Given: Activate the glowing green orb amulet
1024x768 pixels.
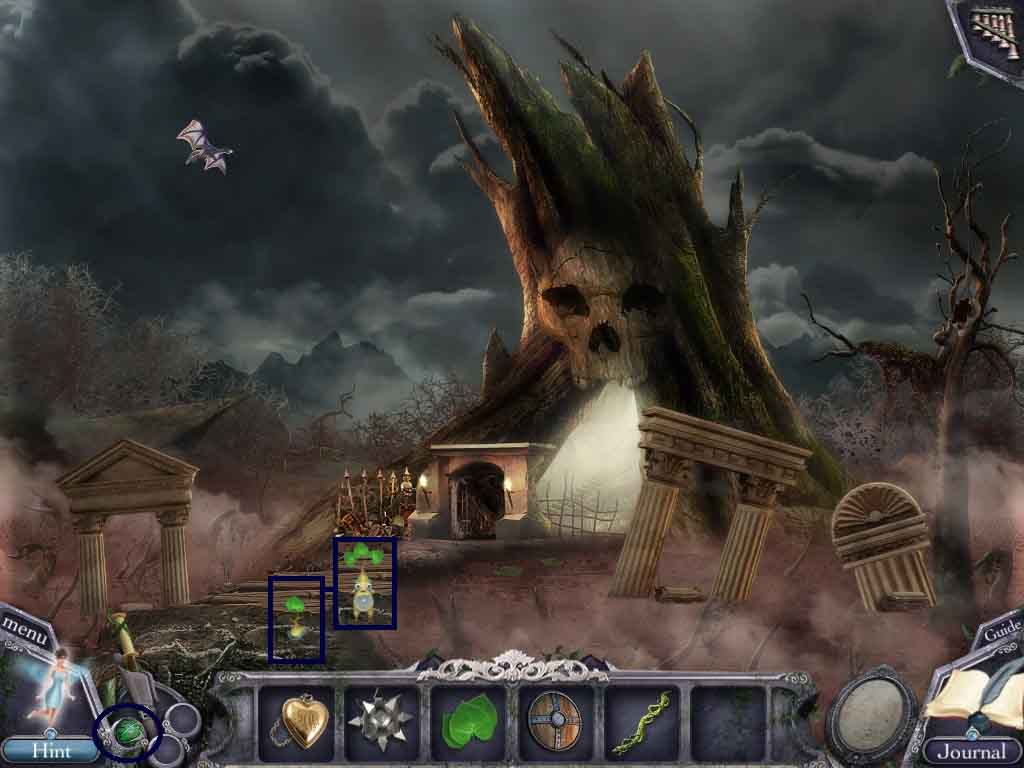Looking at the screenshot, I should (x=126, y=733).
